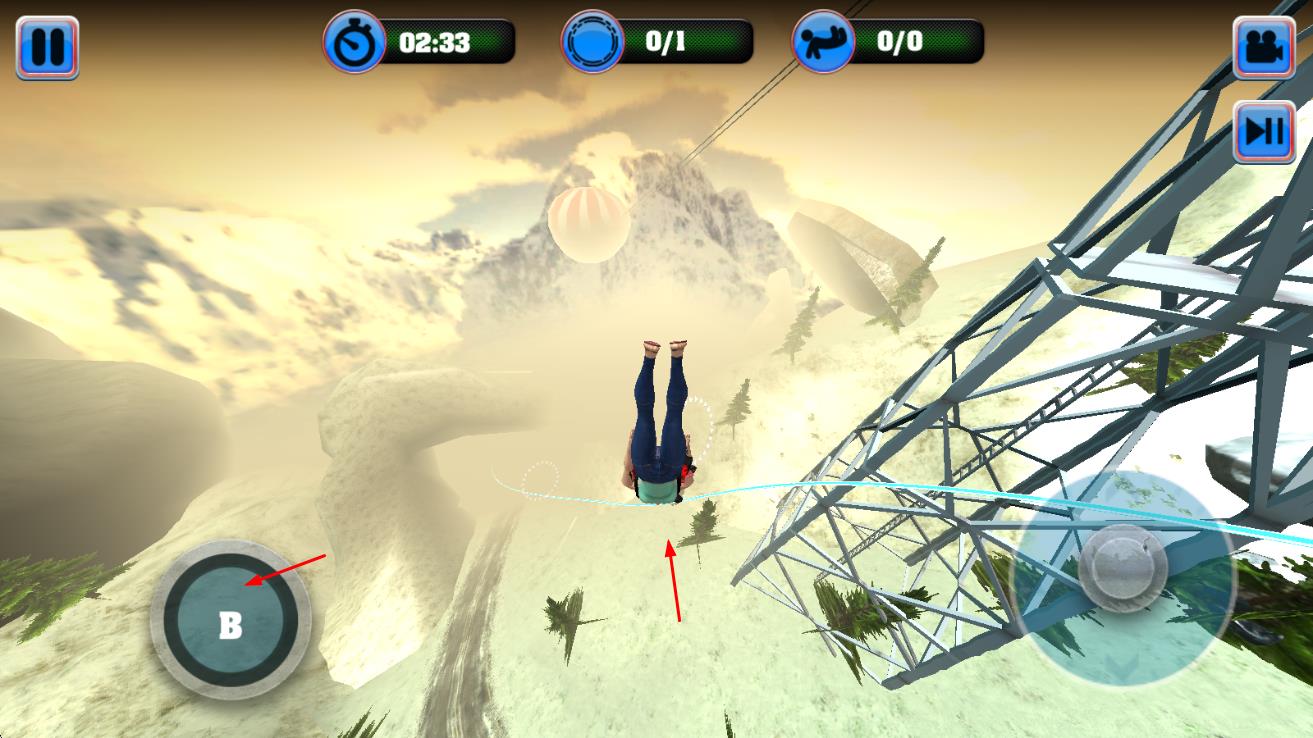Pause the game

pos(47,47)
